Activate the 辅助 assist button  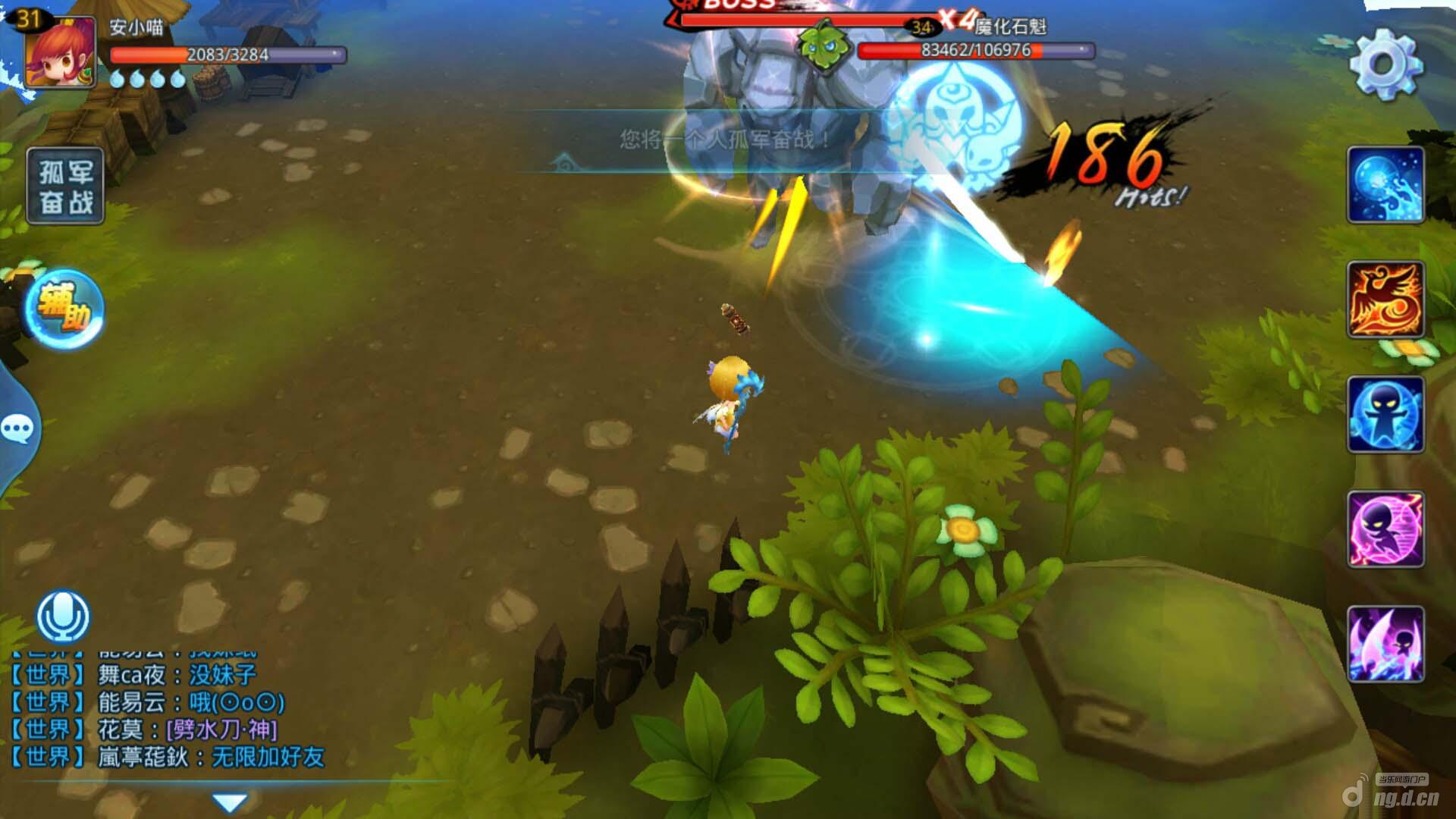[x=64, y=309]
